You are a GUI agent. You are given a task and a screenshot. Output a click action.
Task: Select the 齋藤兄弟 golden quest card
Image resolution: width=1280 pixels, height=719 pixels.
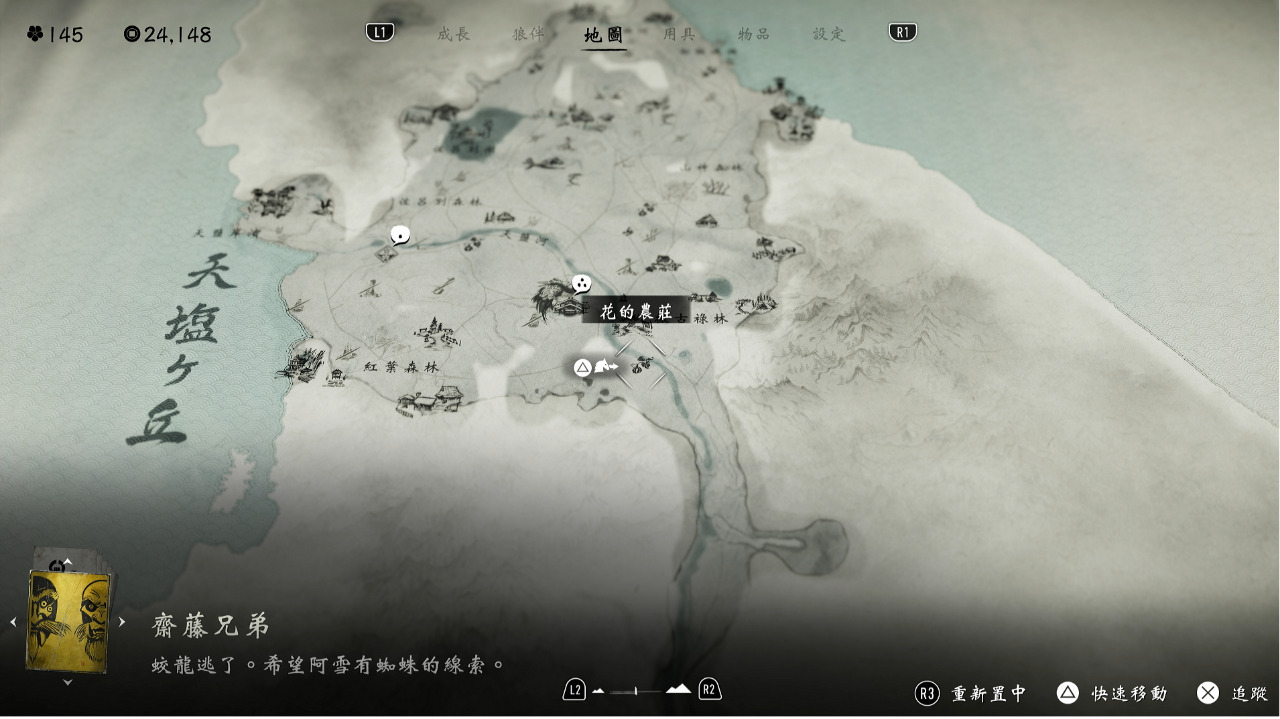68,621
